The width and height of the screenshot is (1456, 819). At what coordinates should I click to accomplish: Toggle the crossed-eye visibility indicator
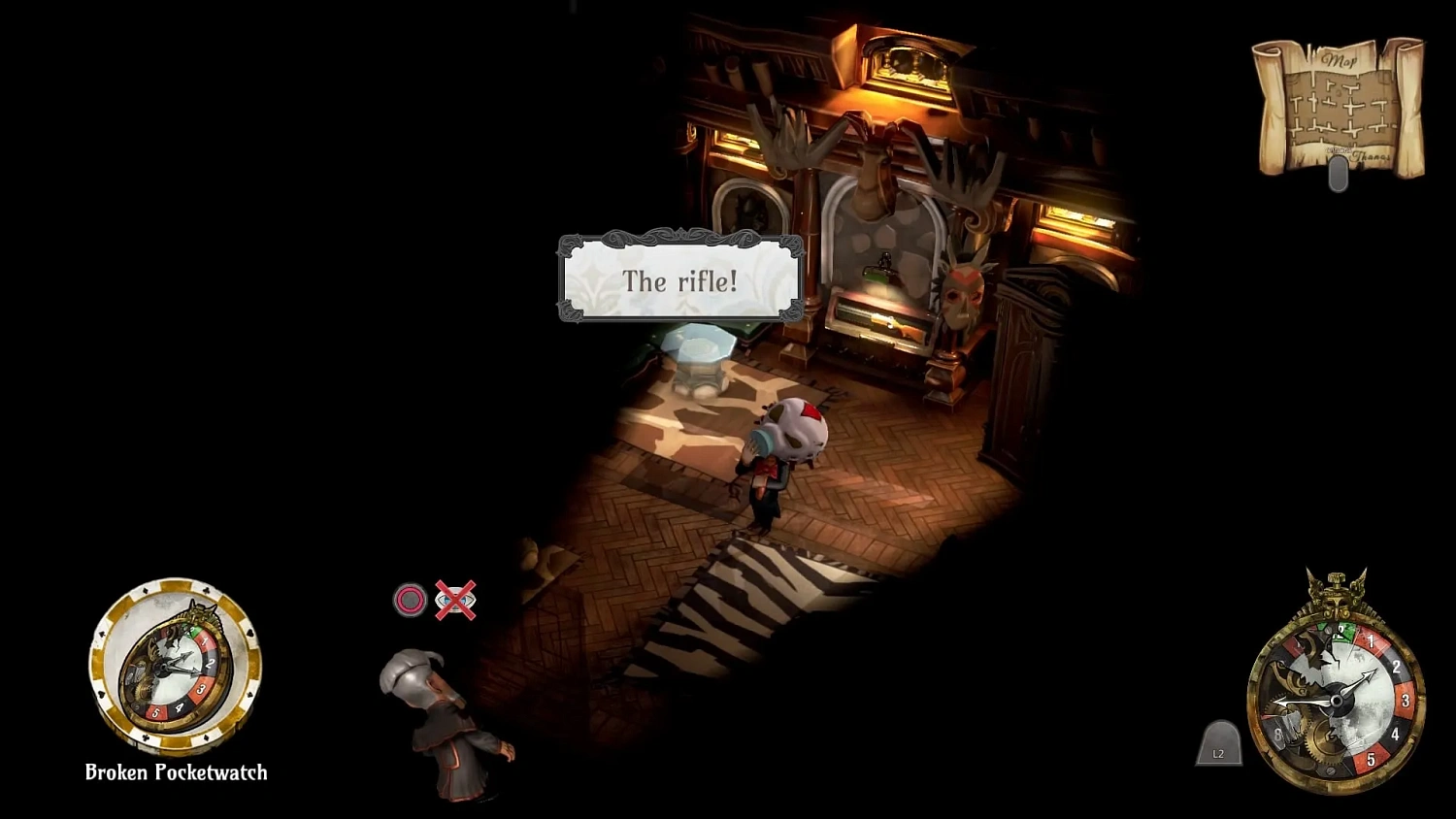pos(456,599)
